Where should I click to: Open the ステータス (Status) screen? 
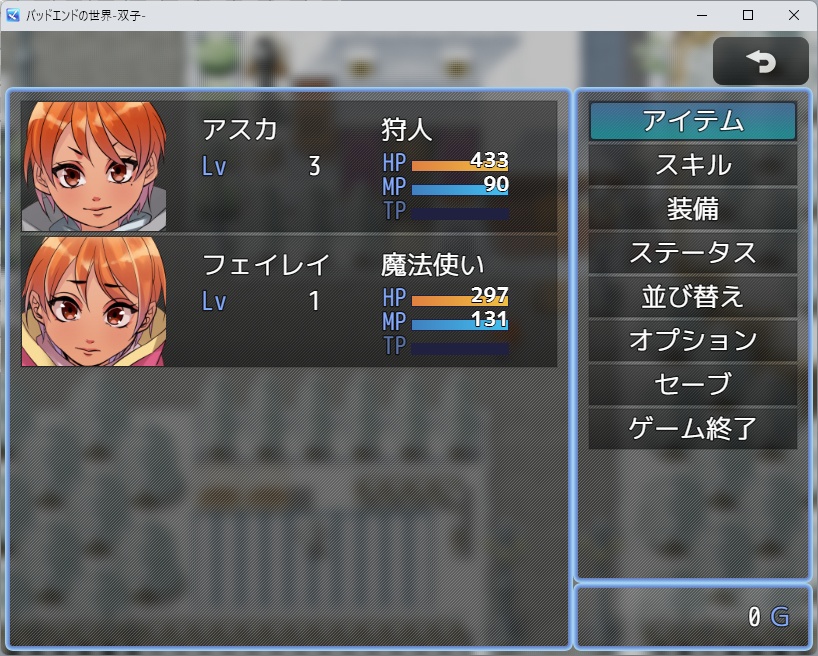[x=692, y=253]
